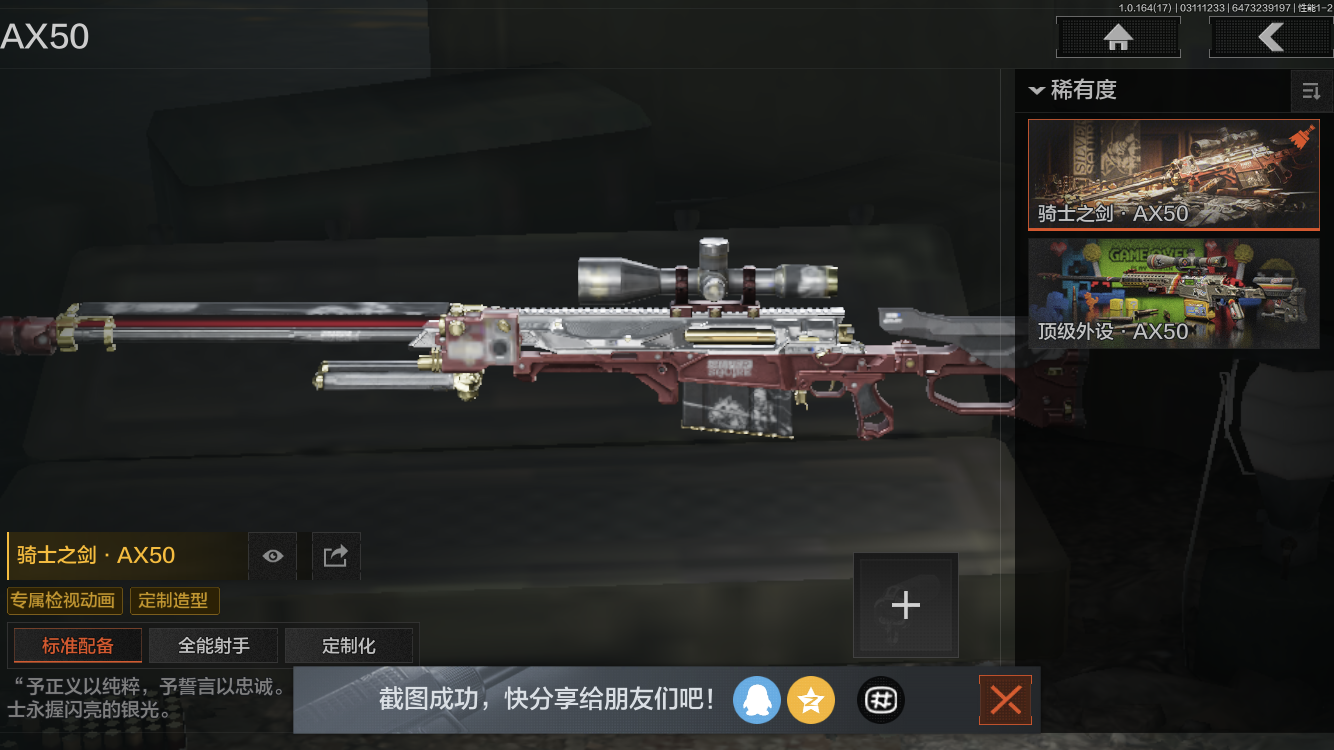Collapse the 稀有度 panel via its chevron
The height and width of the screenshot is (750, 1334).
(x=1036, y=91)
